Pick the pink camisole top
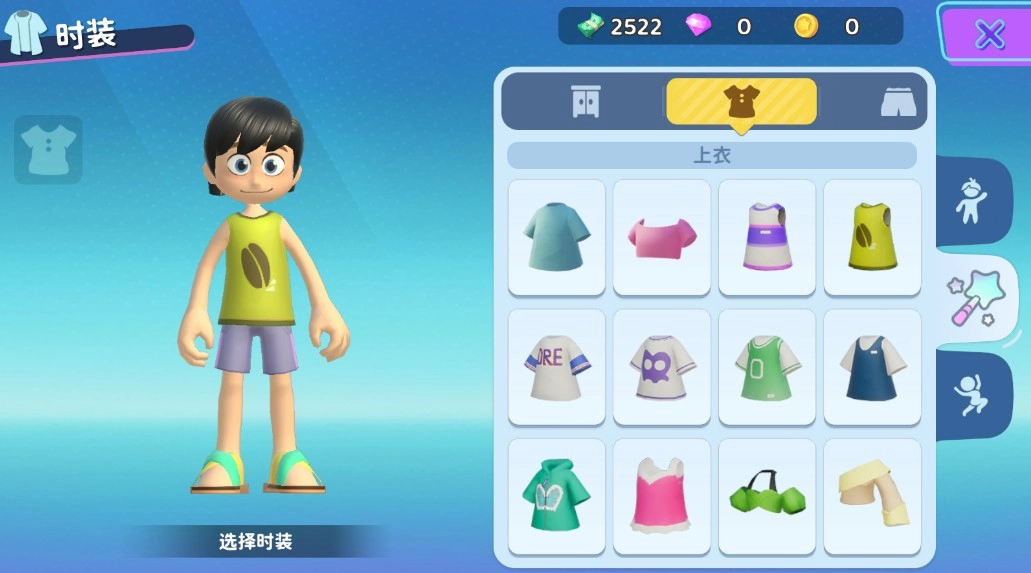Viewport: 1031px width, 573px height. 662,496
